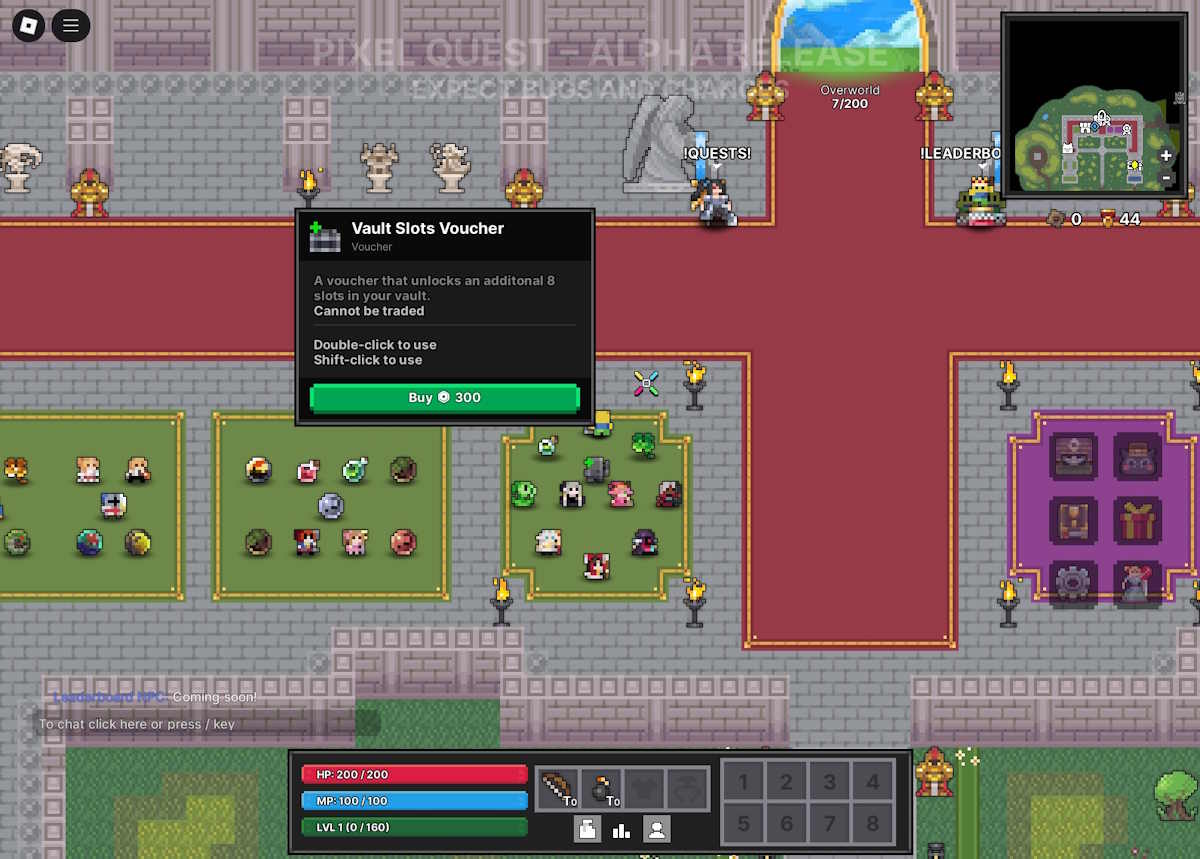Viewport: 1200px width, 859px height.
Task: Select the empty chest armor slot
Action: click(645, 788)
